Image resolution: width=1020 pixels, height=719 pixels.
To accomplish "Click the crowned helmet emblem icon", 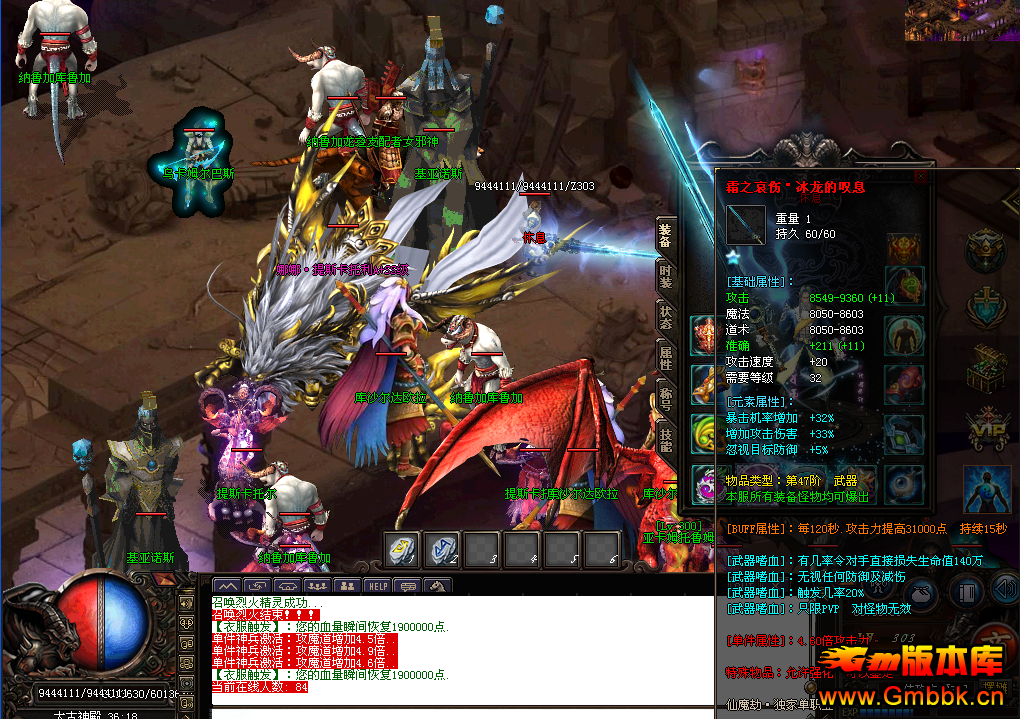I will [x=985, y=248].
